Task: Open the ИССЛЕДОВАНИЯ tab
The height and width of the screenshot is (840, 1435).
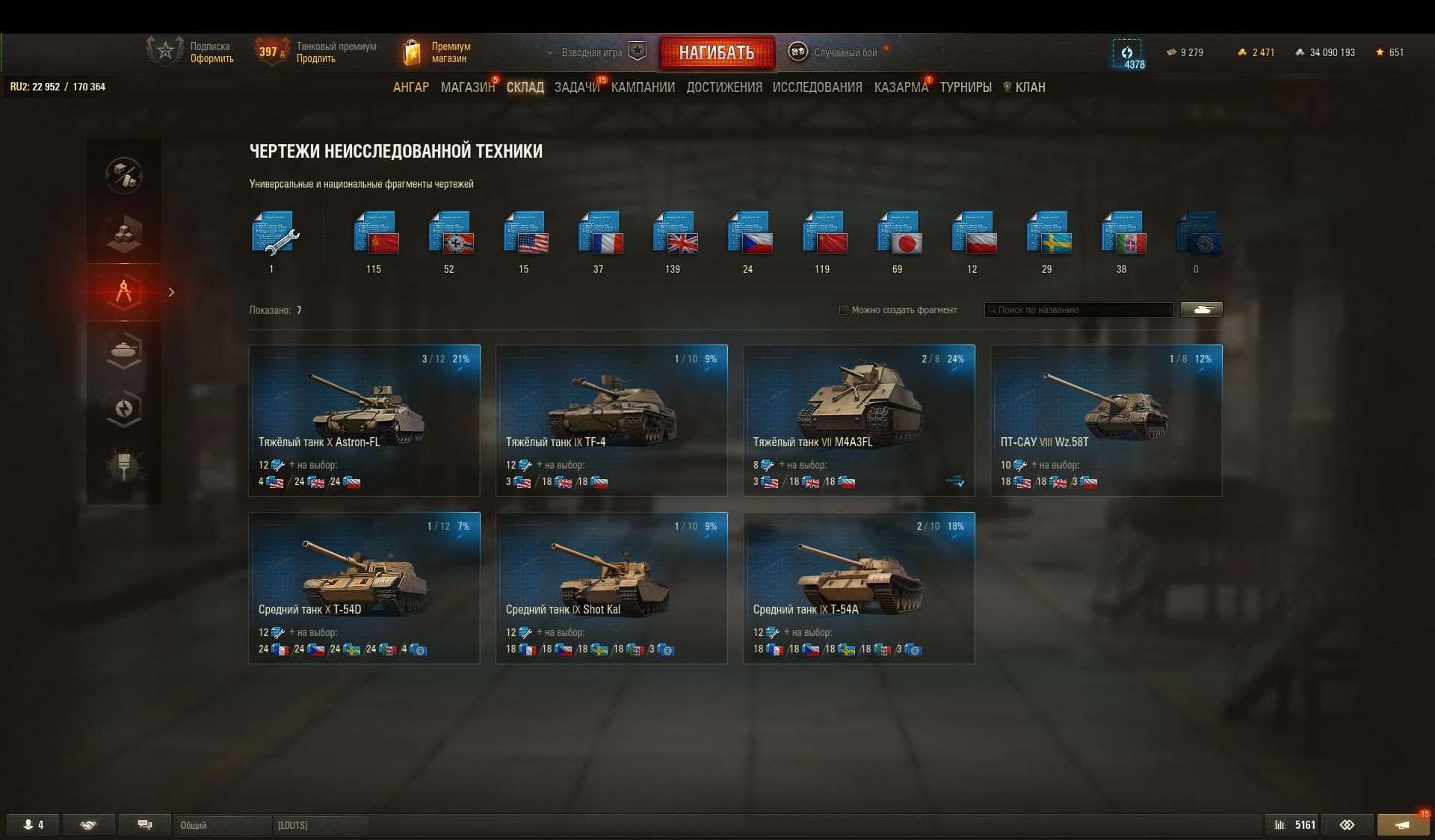Action: 816,87
